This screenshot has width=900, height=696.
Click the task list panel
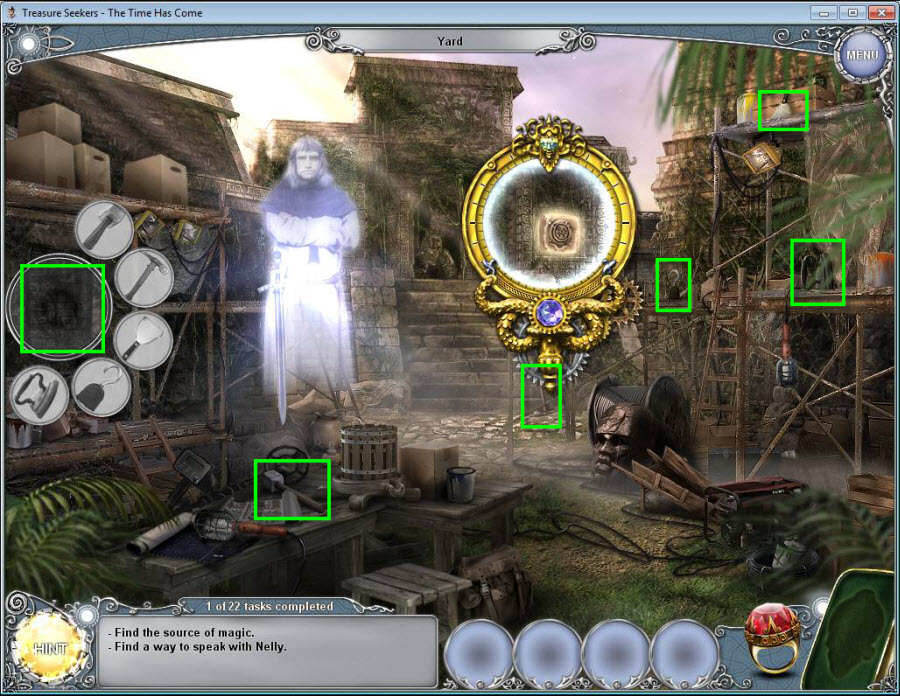click(x=270, y=650)
